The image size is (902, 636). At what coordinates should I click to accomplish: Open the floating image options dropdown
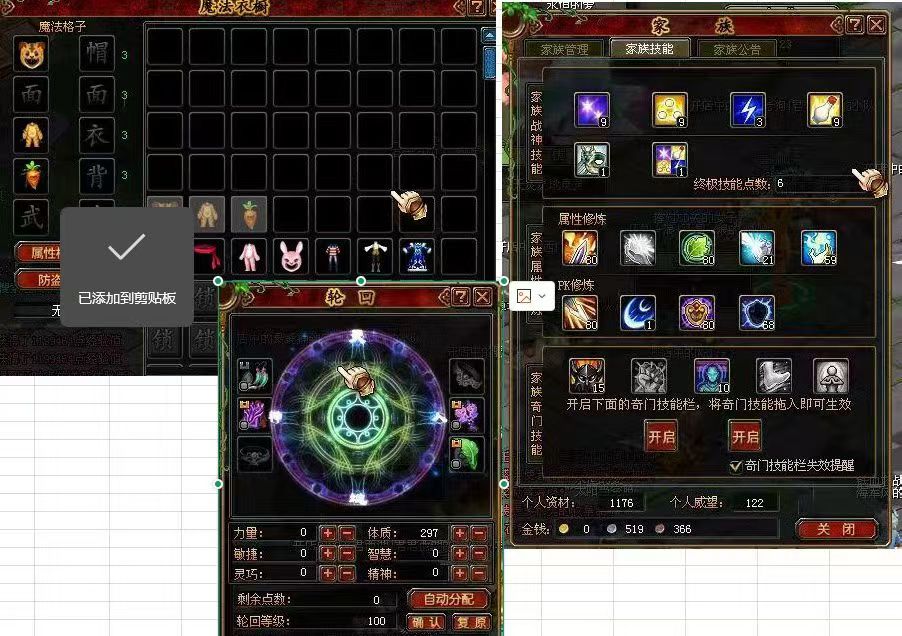point(532,296)
